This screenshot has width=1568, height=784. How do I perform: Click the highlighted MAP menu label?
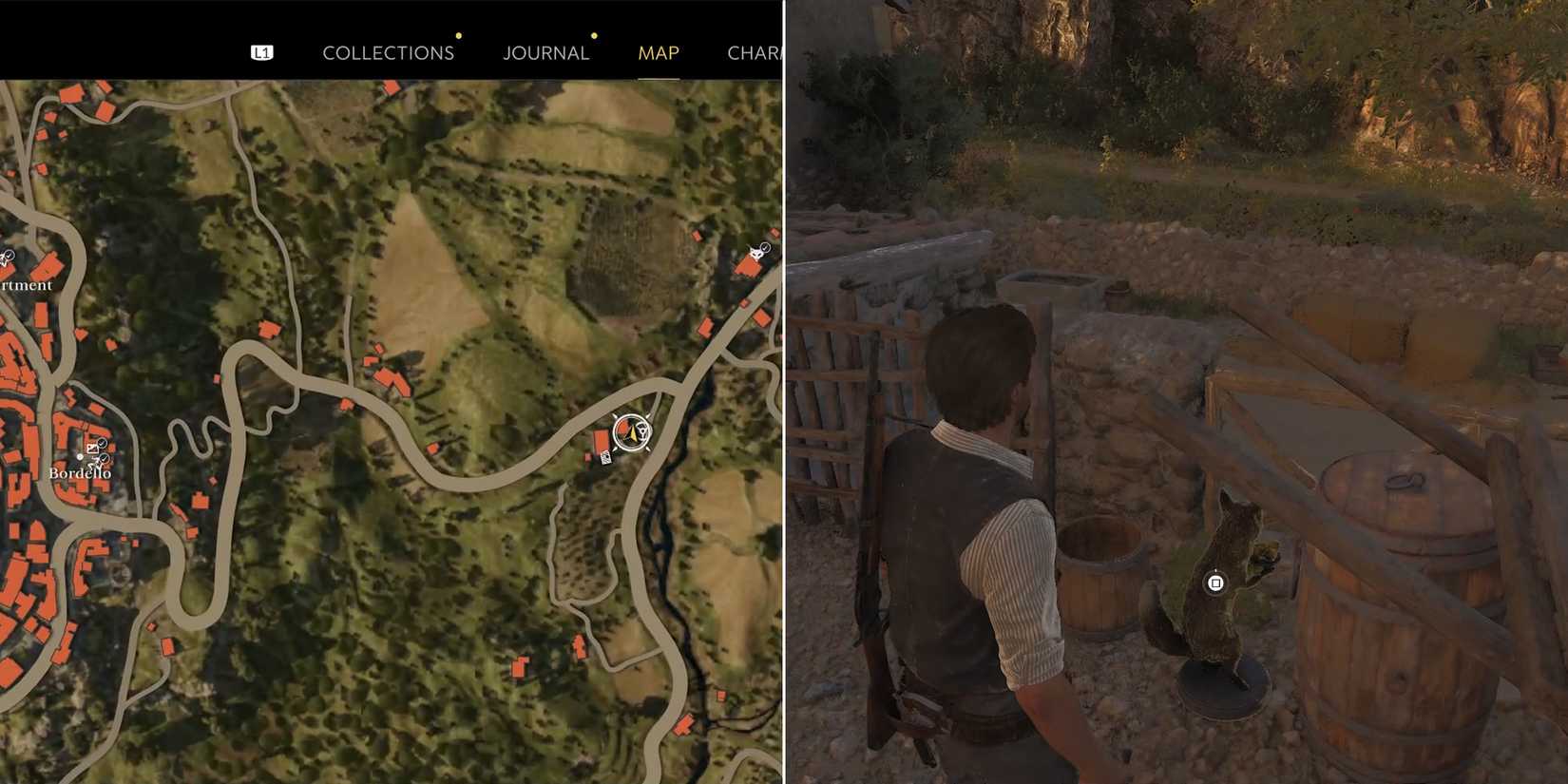(x=658, y=53)
